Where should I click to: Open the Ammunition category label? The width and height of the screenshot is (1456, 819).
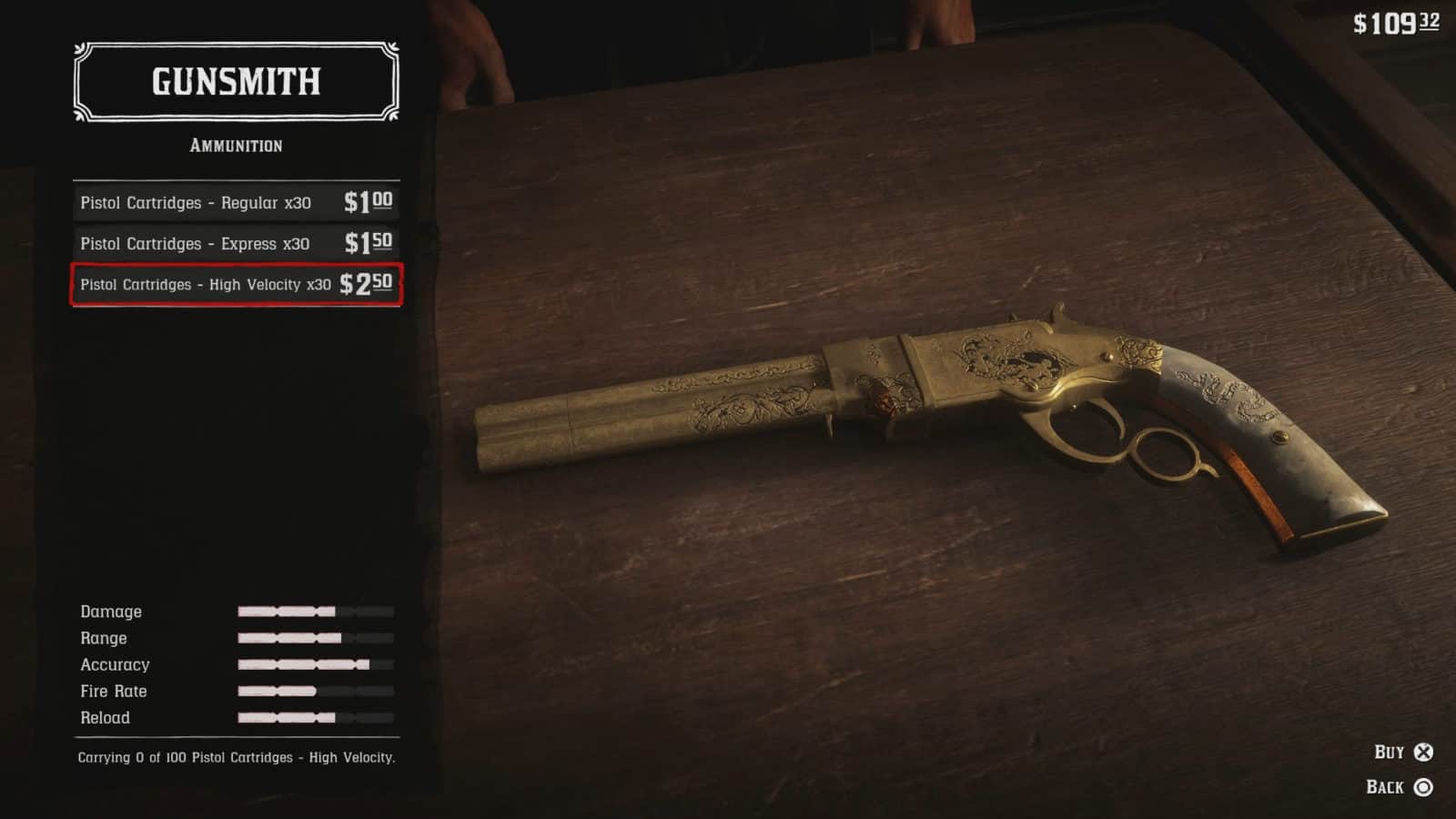(x=235, y=146)
